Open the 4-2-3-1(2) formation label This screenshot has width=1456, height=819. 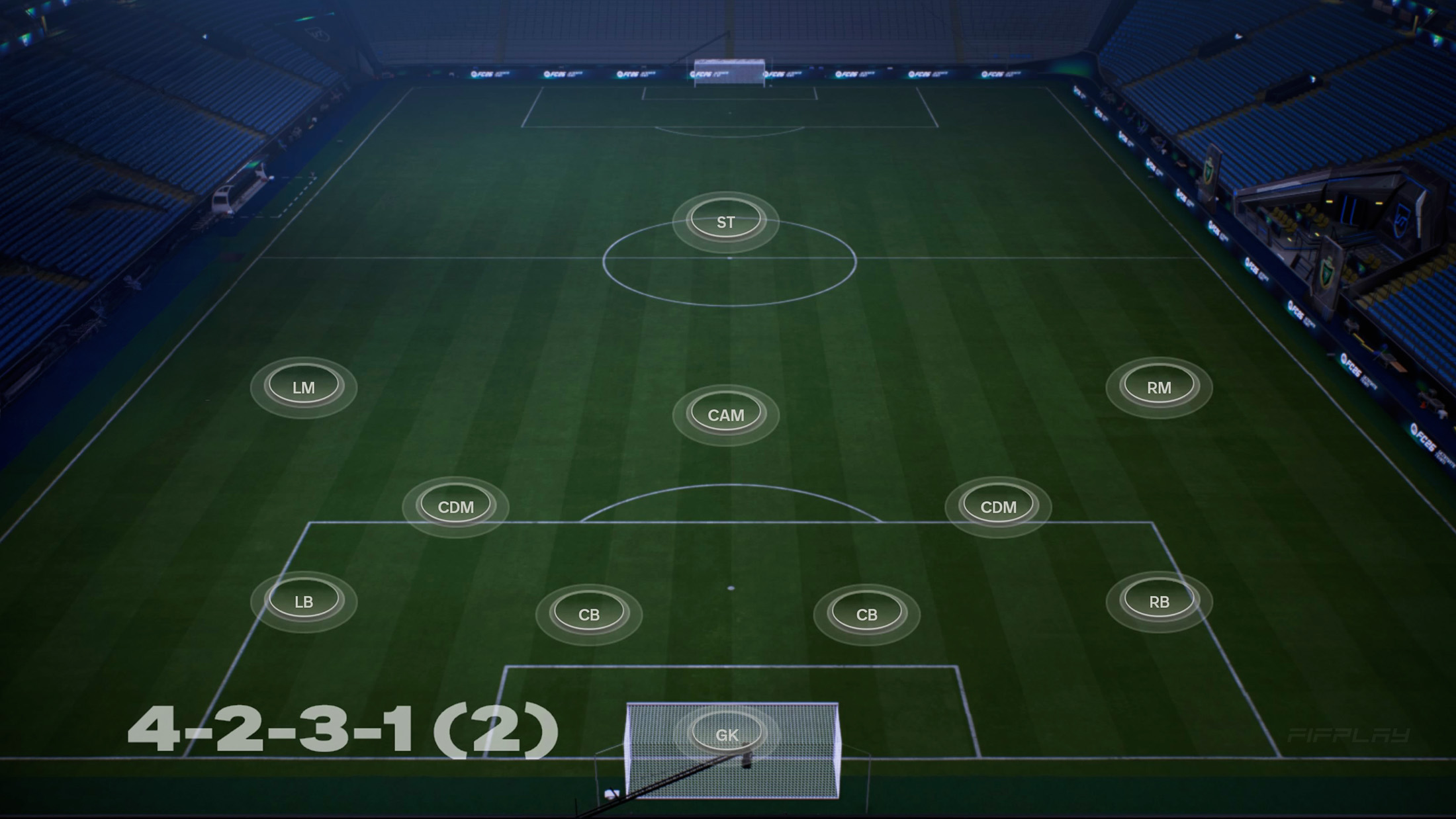344,731
